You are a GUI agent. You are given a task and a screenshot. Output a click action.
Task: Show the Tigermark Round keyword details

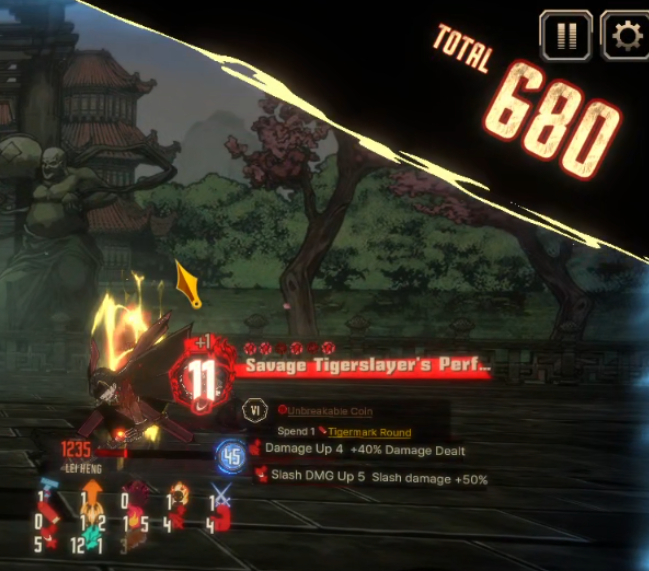point(368,432)
